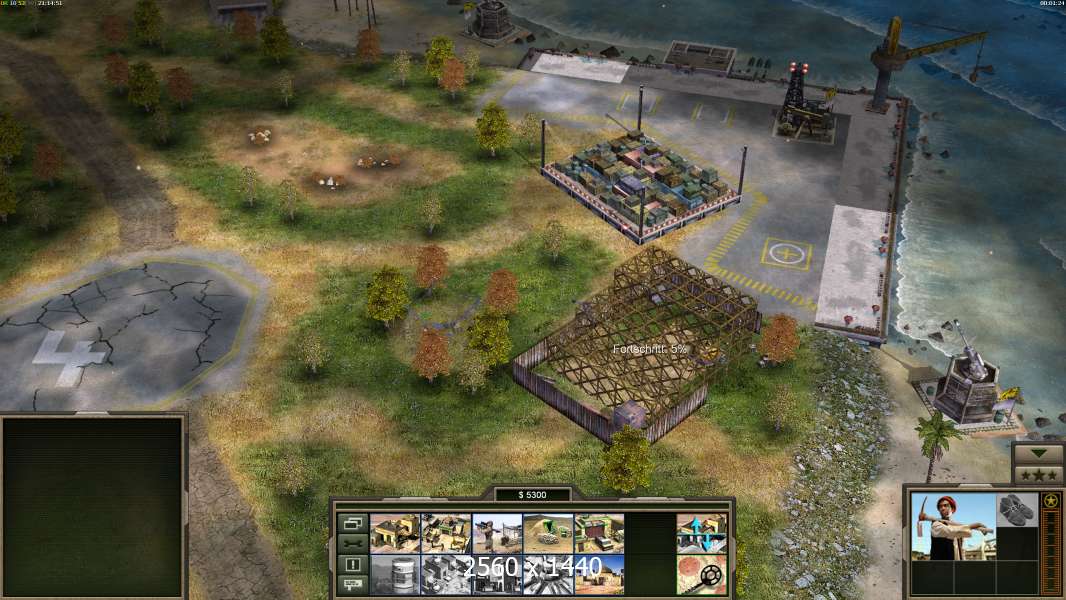This screenshot has height=600, width=1066.
Task: Click the exclamation mark button
Action: (352, 564)
